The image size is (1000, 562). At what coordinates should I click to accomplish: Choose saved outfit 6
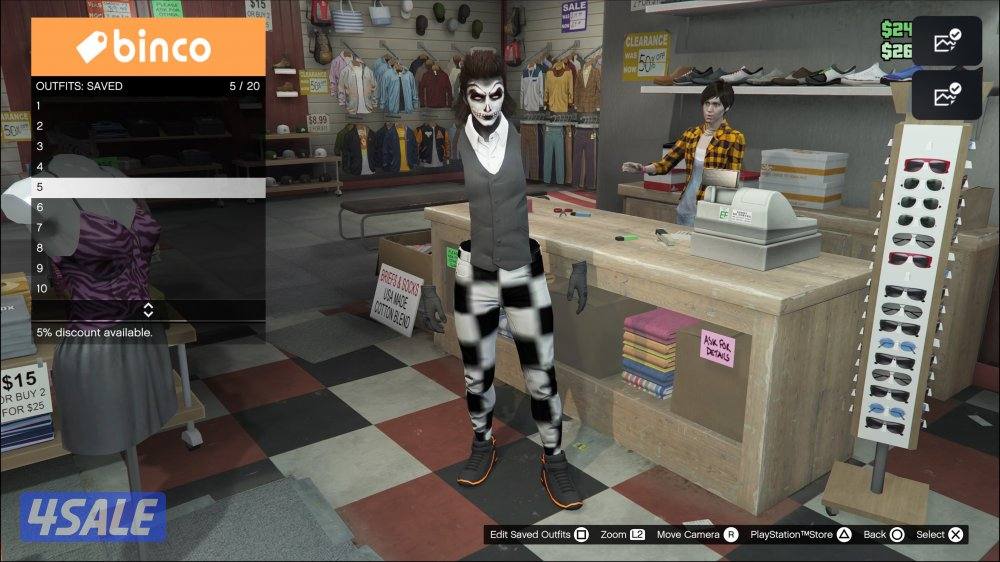click(148, 207)
